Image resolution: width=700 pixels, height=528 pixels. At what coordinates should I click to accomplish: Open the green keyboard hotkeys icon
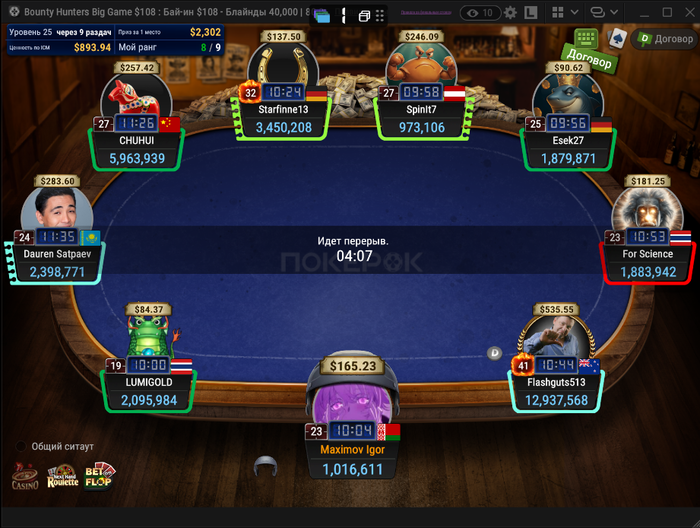tap(586, 39)
